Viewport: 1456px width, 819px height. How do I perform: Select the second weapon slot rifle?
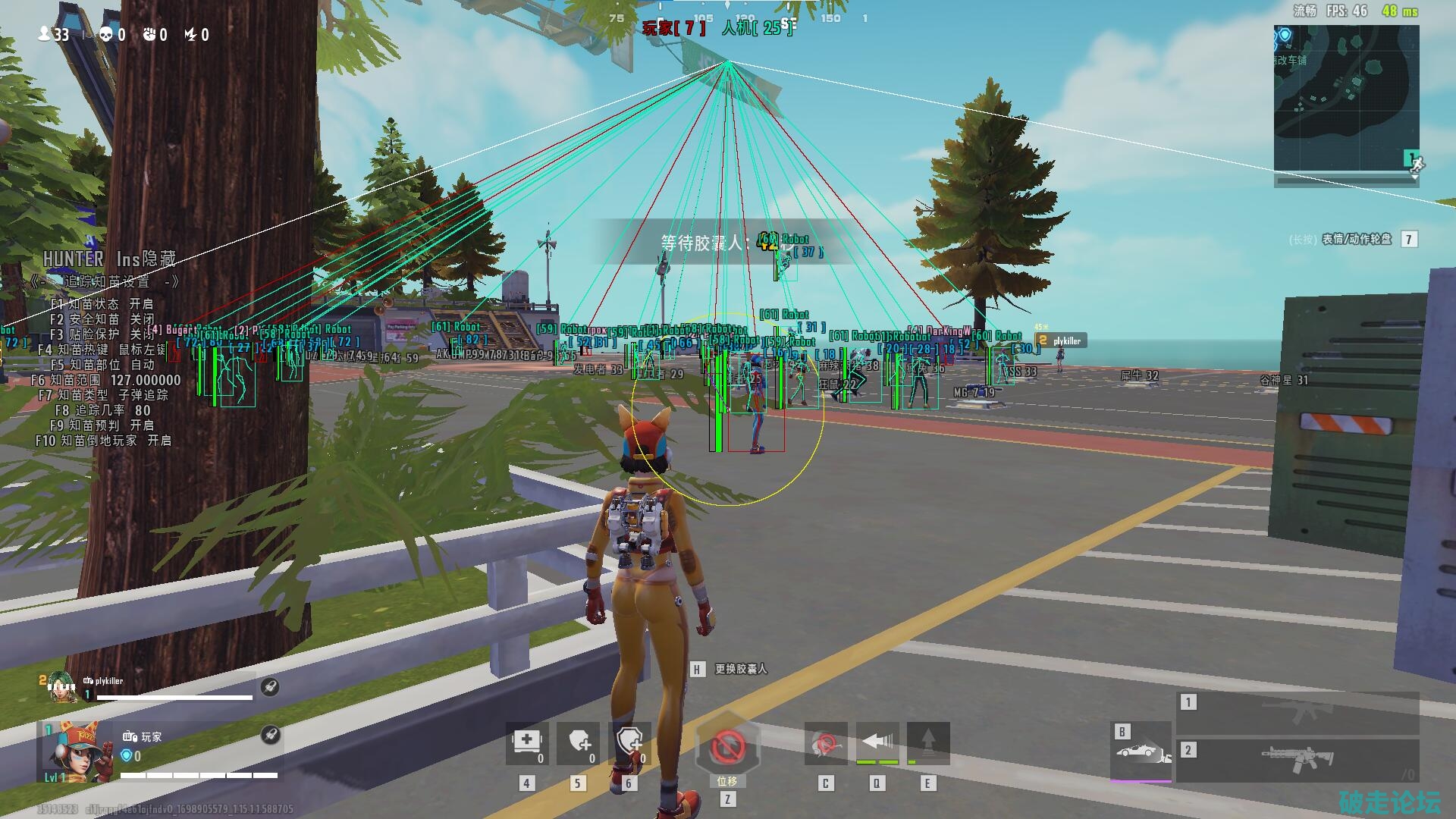[x=1298, y=758]
